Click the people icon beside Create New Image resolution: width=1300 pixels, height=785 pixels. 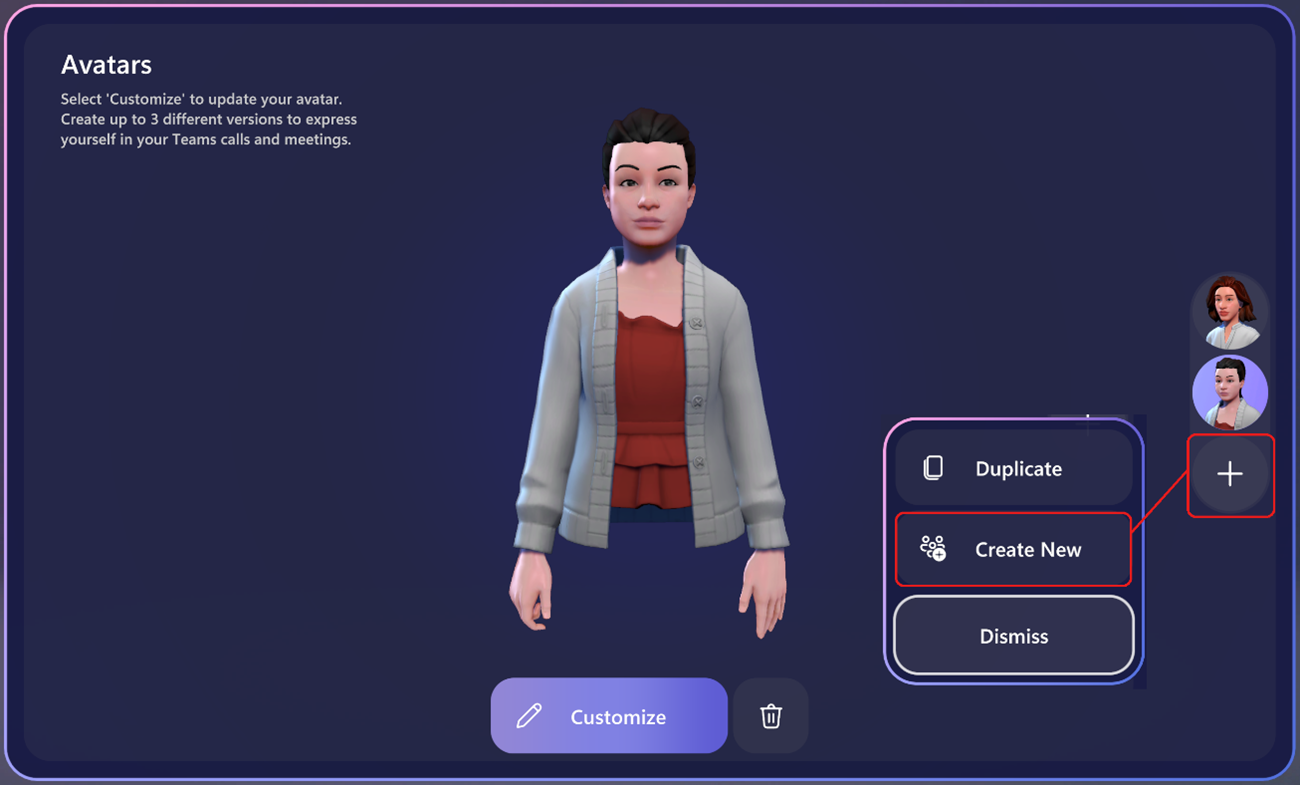pos(934,549)
